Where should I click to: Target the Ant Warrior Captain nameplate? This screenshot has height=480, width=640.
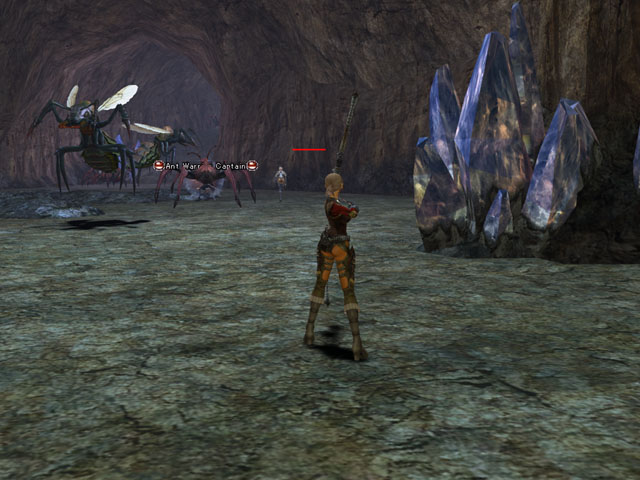[205, 165]
